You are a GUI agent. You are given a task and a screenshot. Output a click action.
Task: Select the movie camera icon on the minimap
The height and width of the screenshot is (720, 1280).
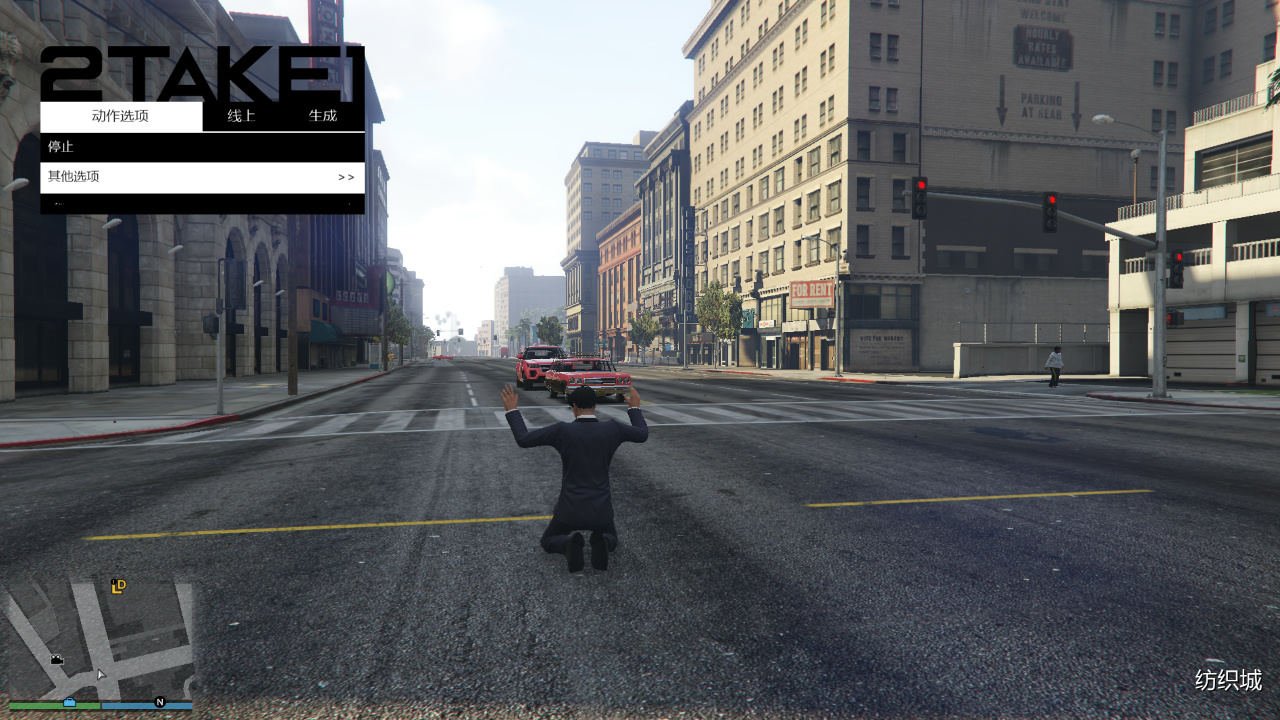[57, 659]
